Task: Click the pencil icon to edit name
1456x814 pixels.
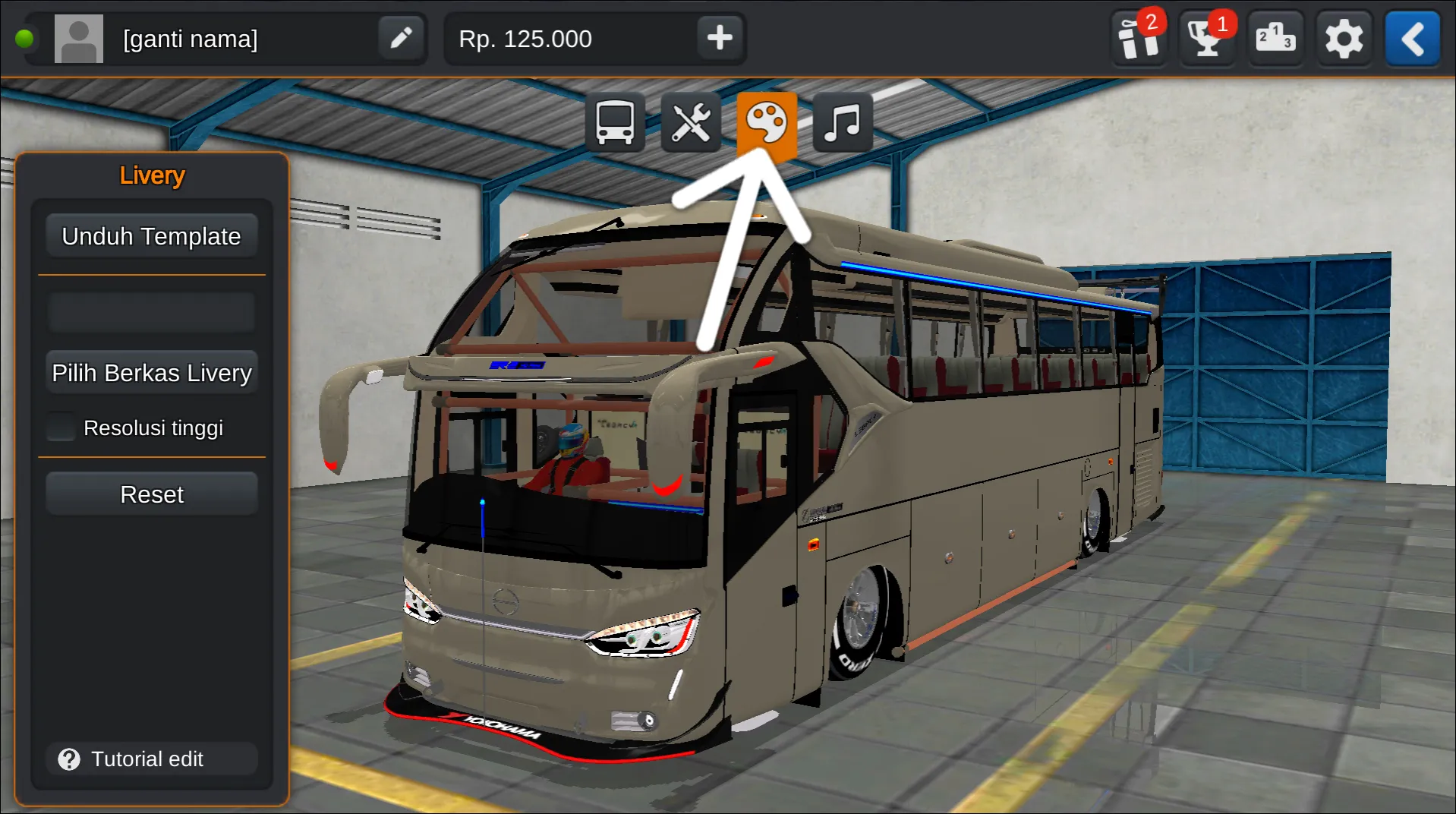Action: pyautogui.click(x=402, y=38)
